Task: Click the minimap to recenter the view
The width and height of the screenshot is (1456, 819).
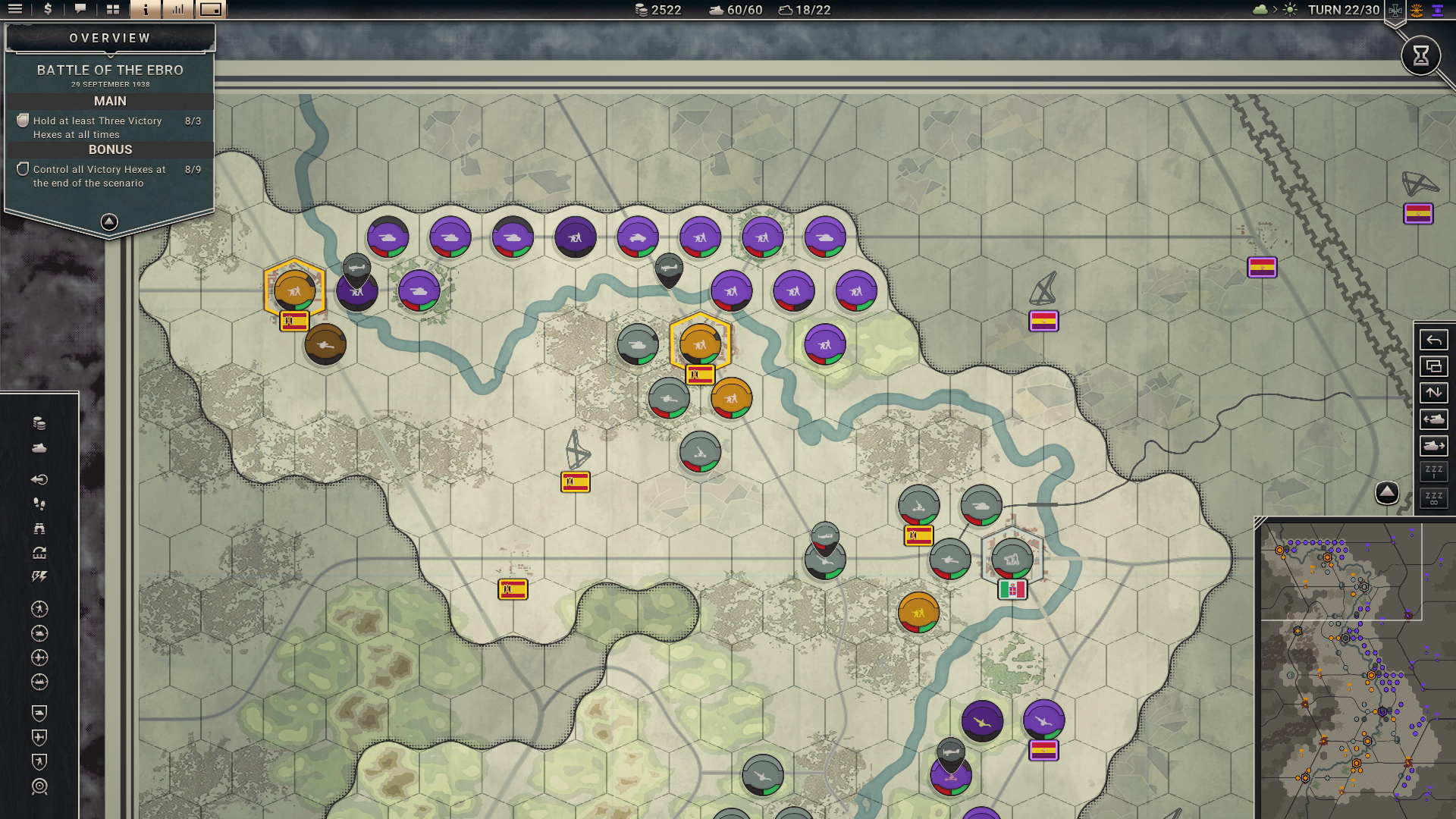Action: pyautogui.click(x=1357, y=667)
